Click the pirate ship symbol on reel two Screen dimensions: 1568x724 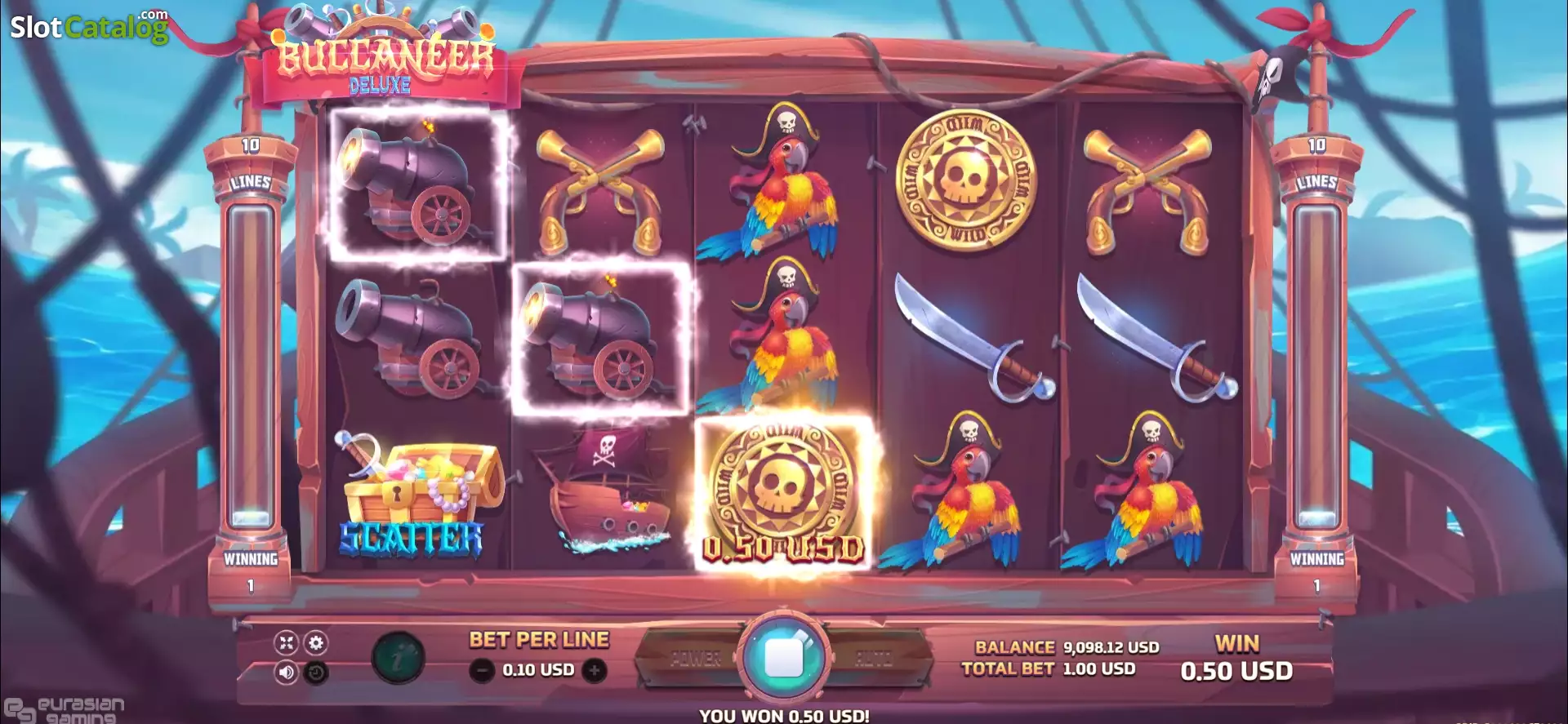click(604, 490)
